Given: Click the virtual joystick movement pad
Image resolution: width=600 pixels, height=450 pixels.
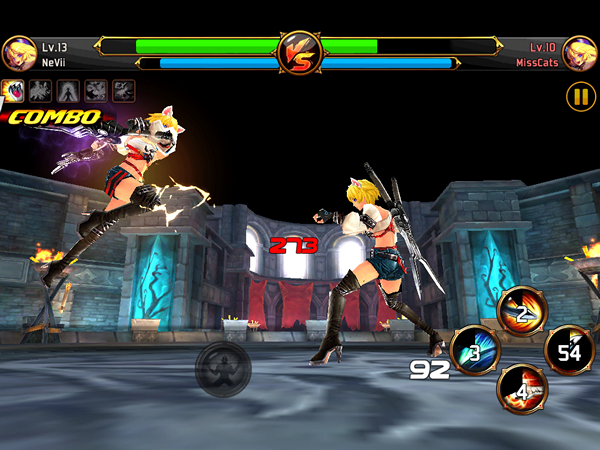Looking at the screenshot, I should (x=221, y=367).
